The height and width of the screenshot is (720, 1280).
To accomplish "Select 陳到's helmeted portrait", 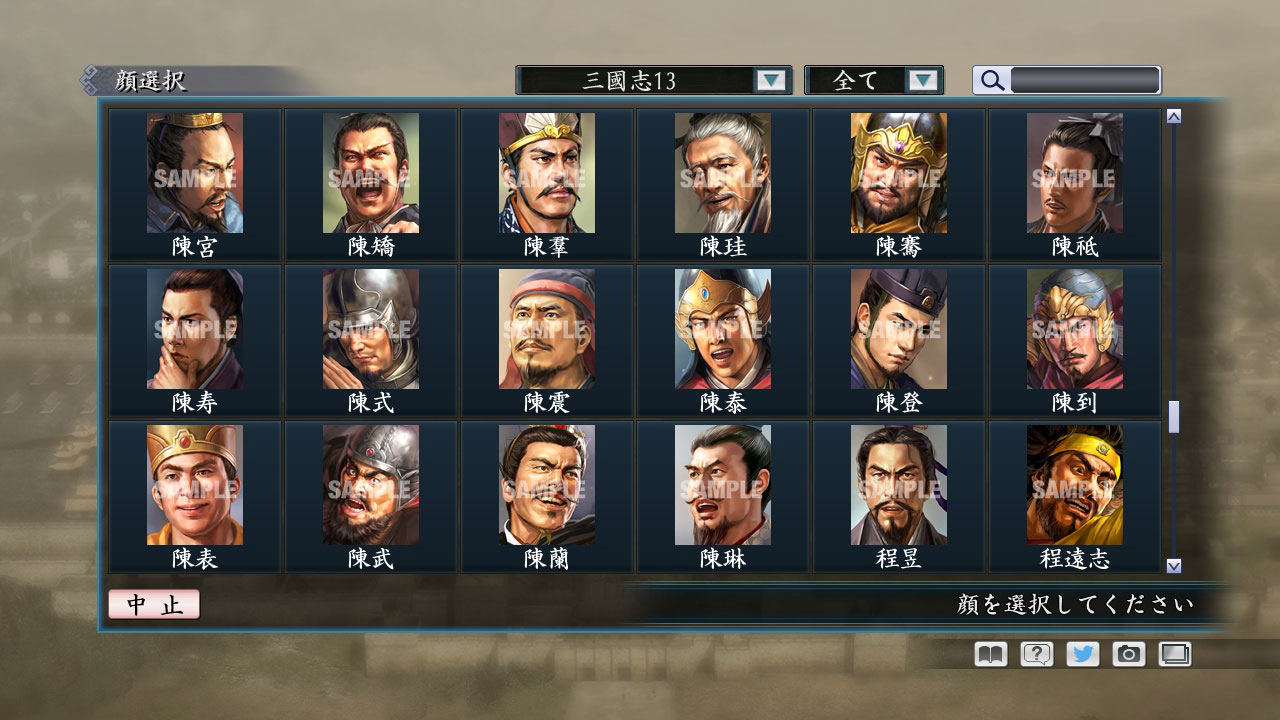I will tap(1074, 328).
